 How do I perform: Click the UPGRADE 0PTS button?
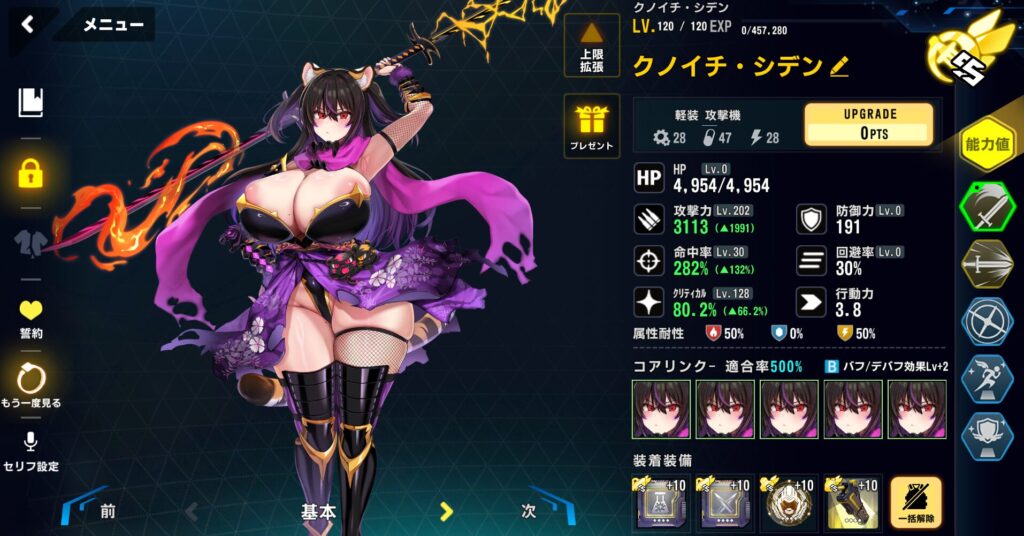[x=868, y=124]
